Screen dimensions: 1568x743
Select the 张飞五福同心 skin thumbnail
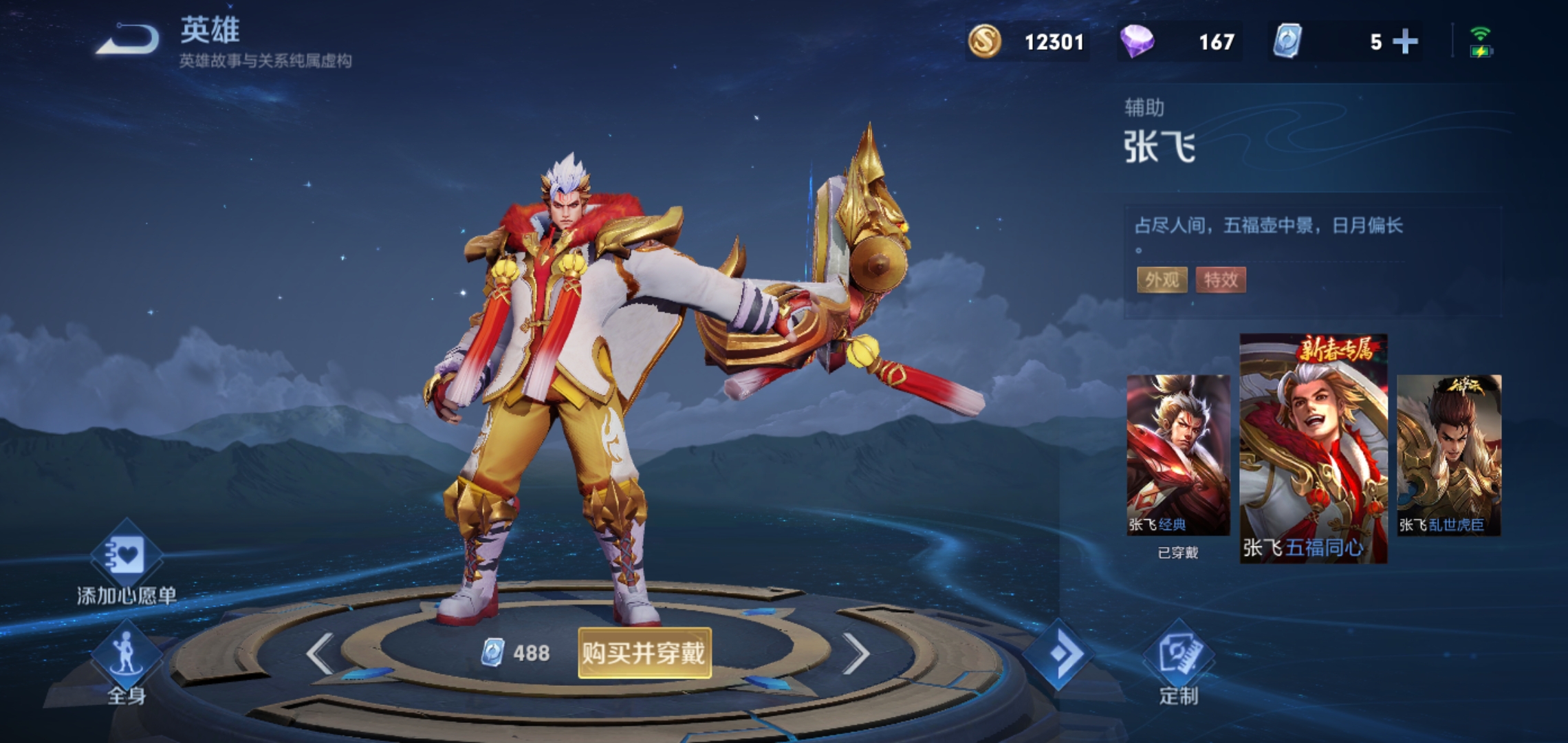pyautogui.click(x=1313, y=449)
